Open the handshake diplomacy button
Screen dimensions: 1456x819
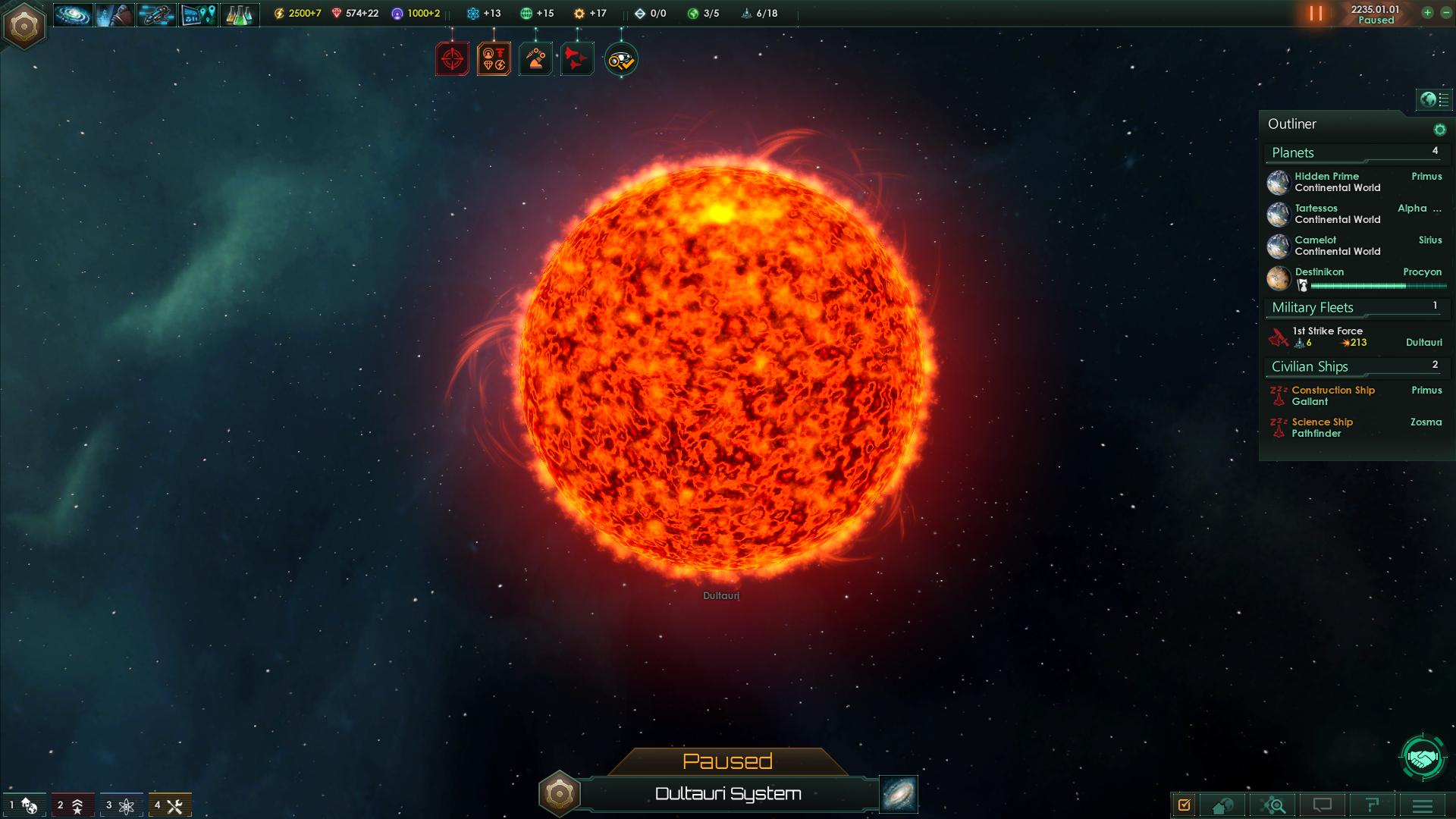click(1423, 757)
